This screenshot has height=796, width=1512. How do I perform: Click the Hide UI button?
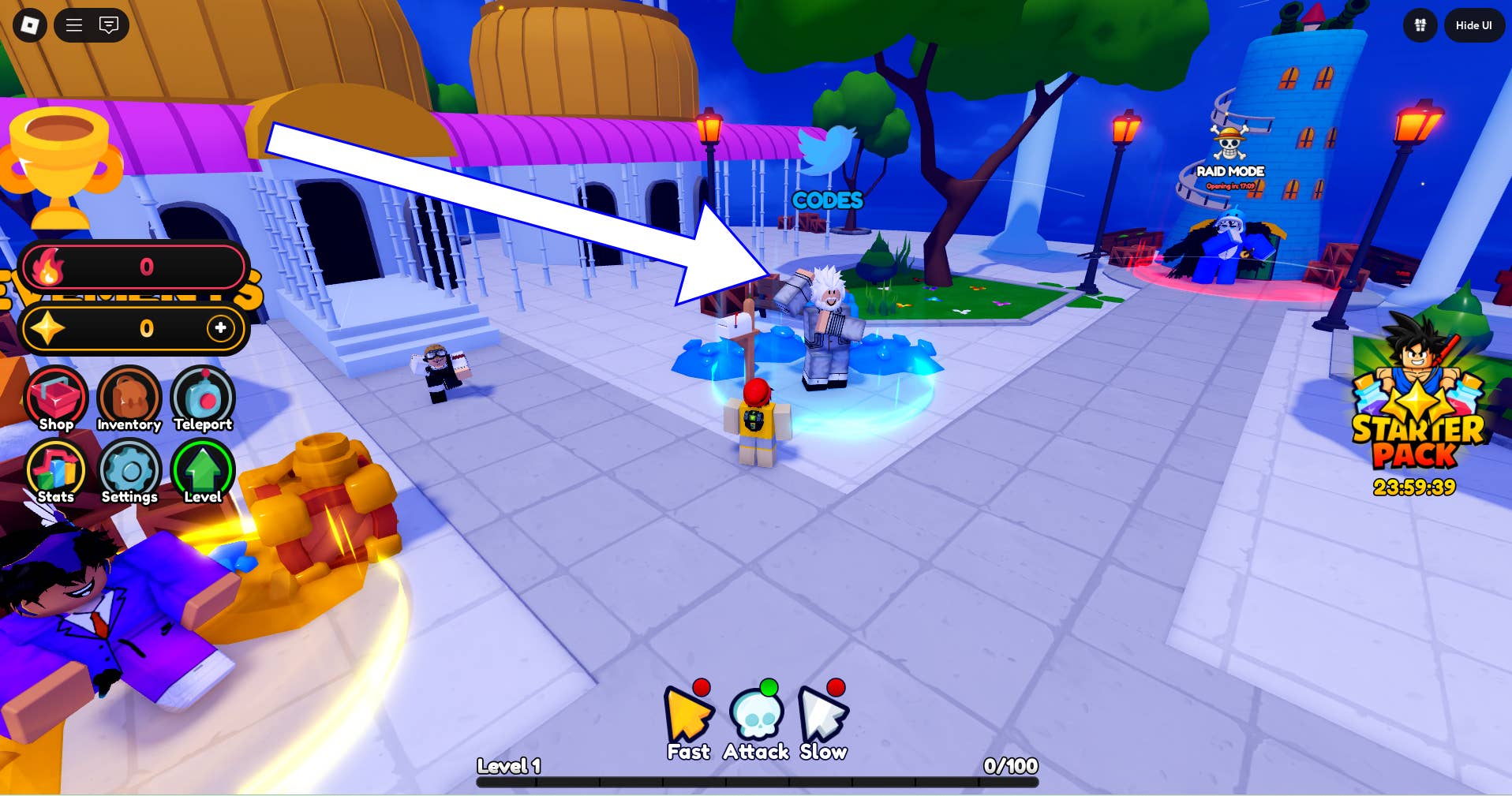tap(1473, 25)
